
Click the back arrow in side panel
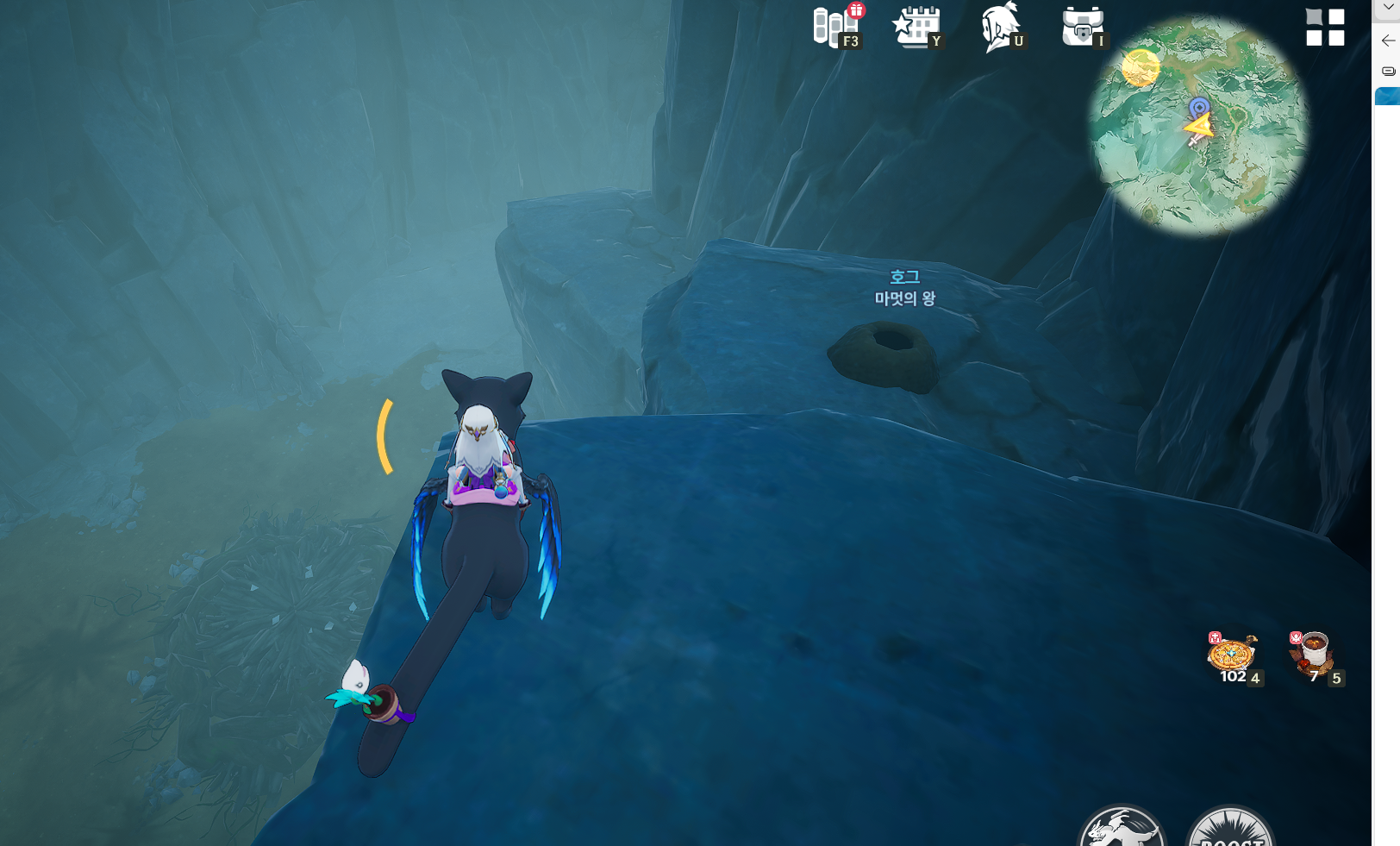tap(1387, 41)
